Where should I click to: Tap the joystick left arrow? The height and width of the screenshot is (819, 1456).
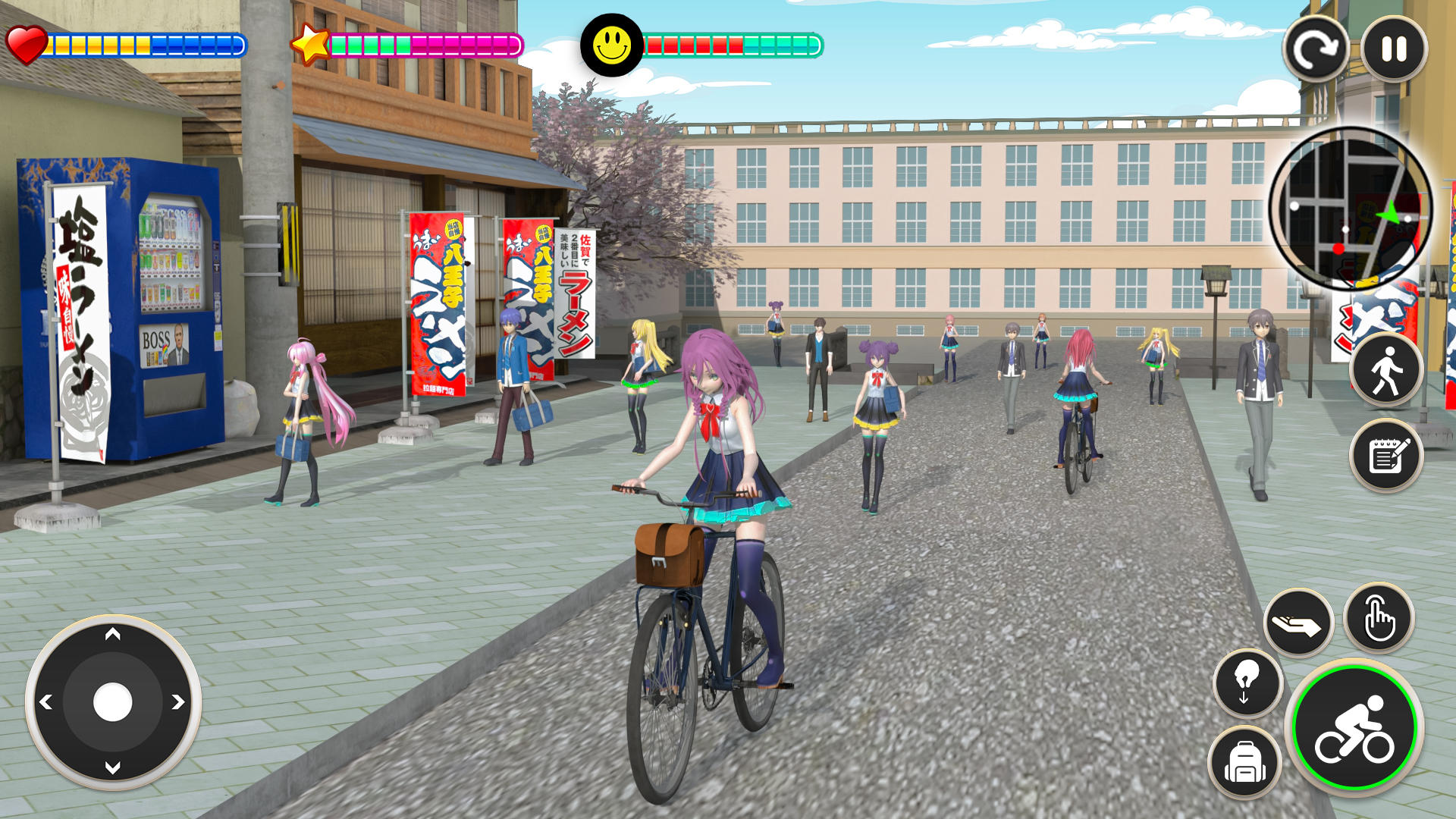pos(46,702)
